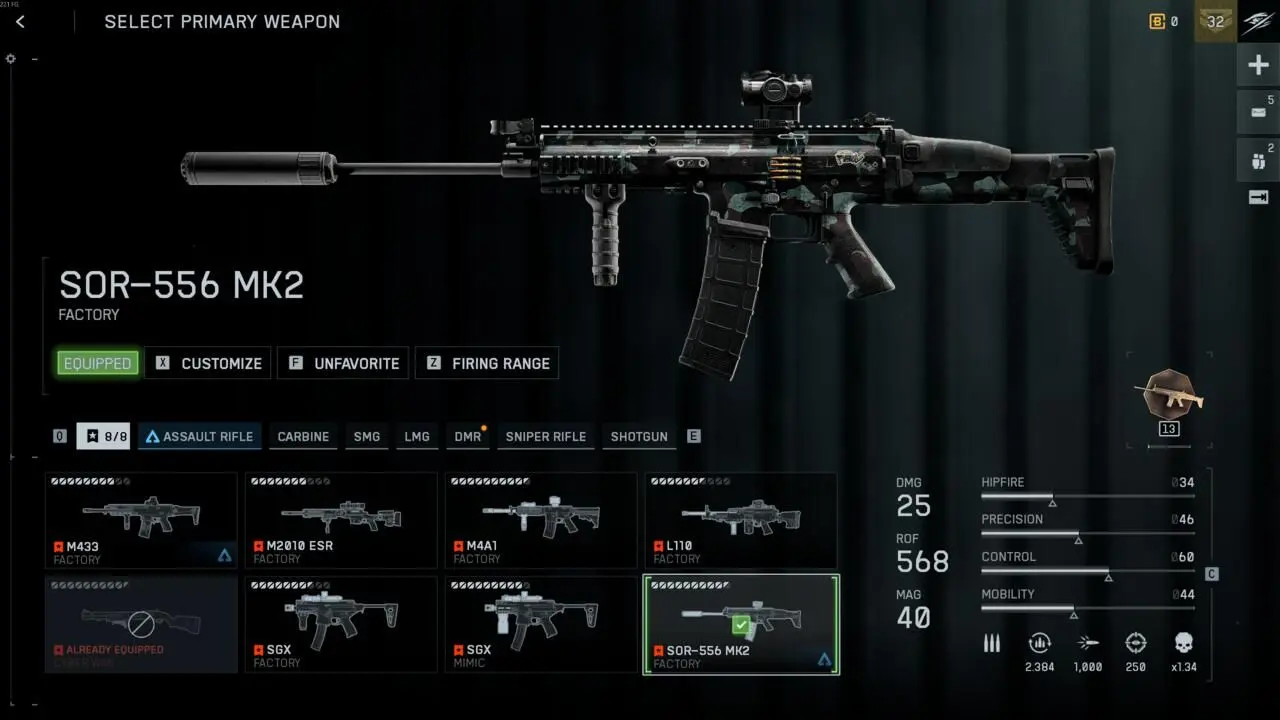The height and width of the screenshot is (720, 1280).
Task: Switch to the SMG tab
Action: pyautogui.click(x=366, y=436)
